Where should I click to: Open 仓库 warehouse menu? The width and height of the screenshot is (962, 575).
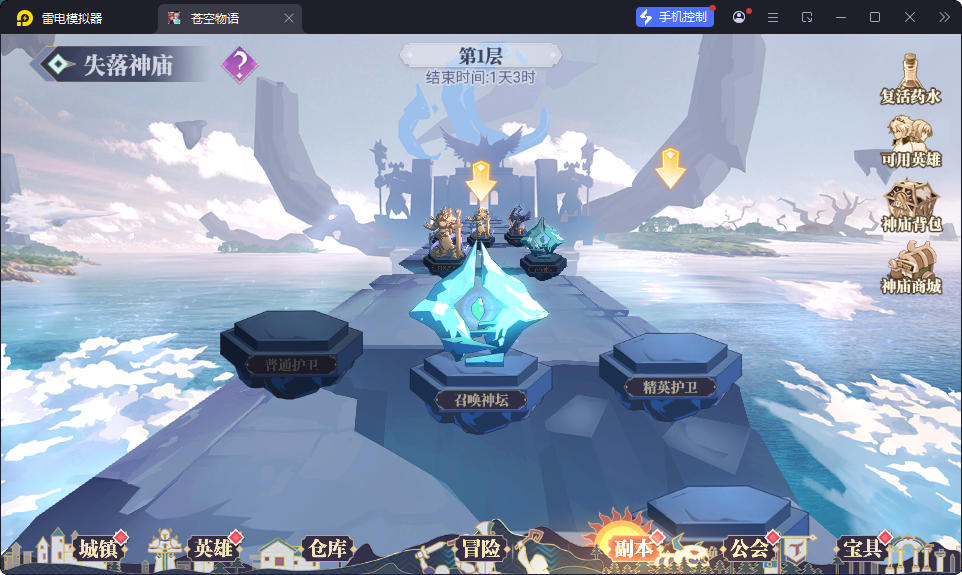327,548
